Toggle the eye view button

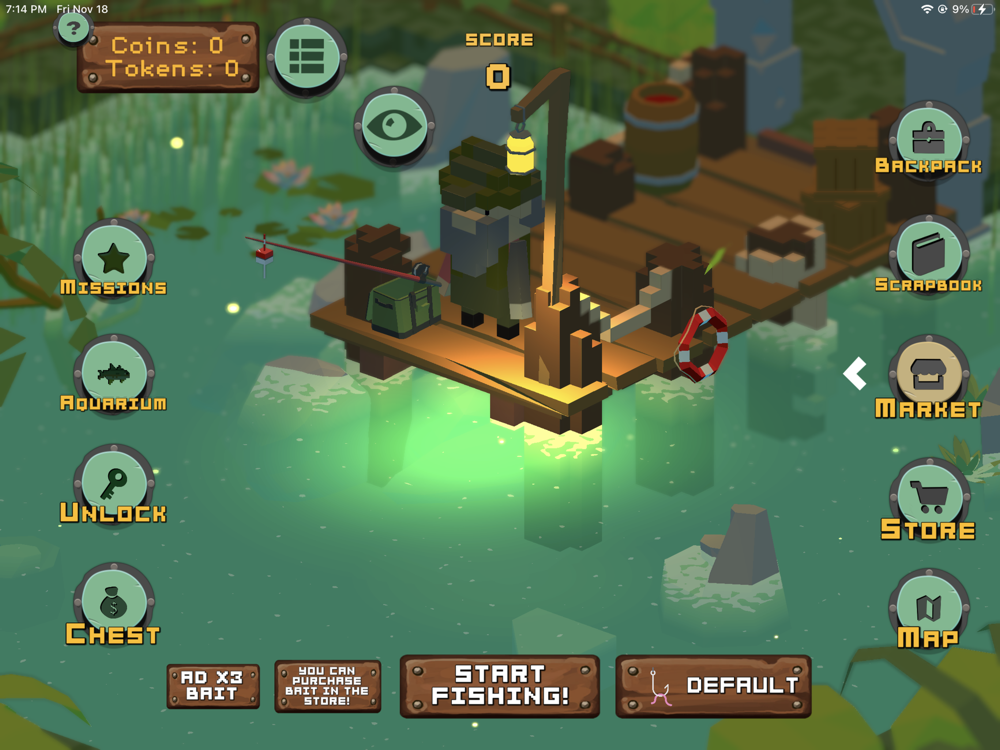pos(393,127)
